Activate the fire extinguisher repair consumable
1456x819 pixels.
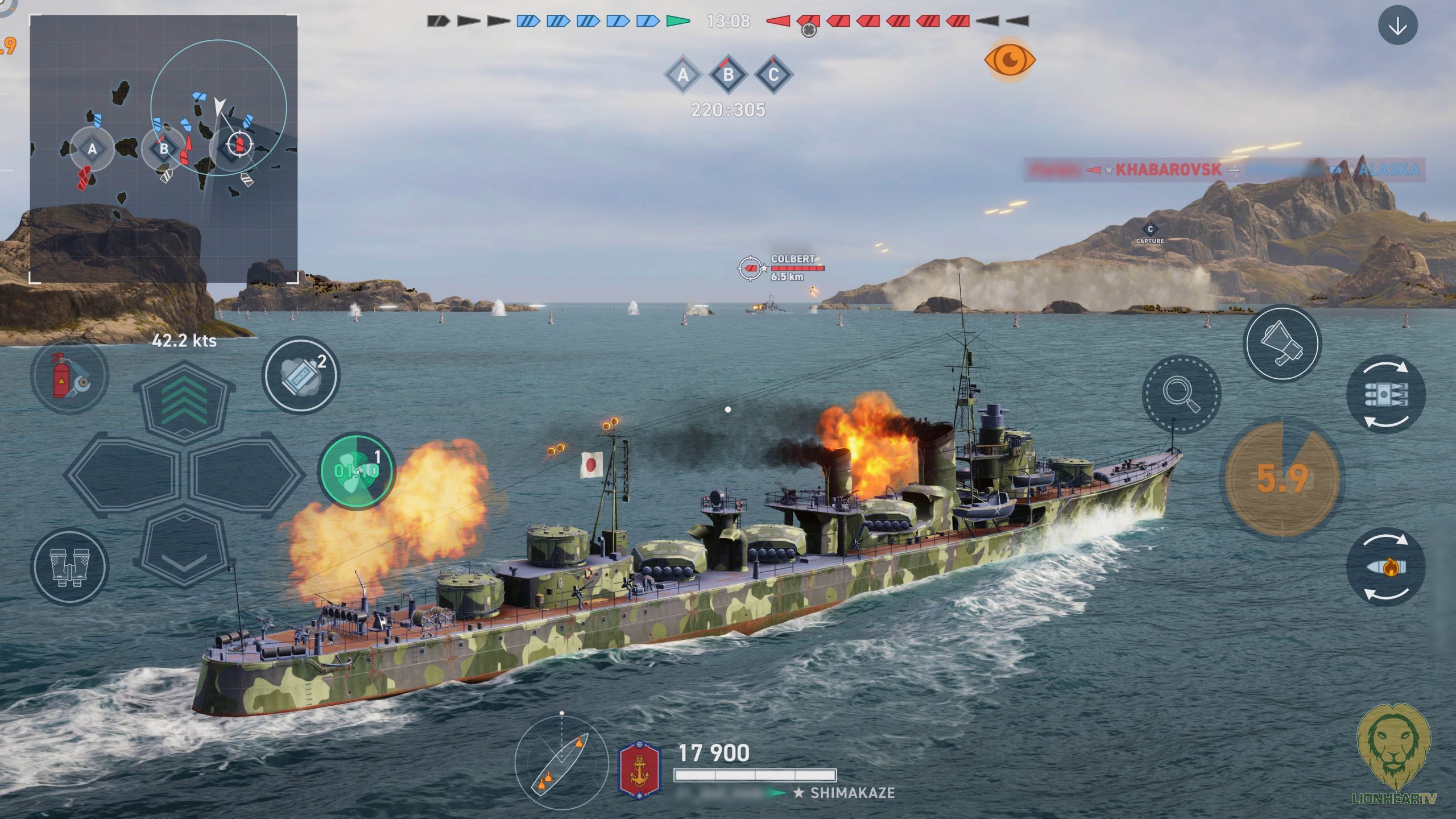[x=69, y=375]
